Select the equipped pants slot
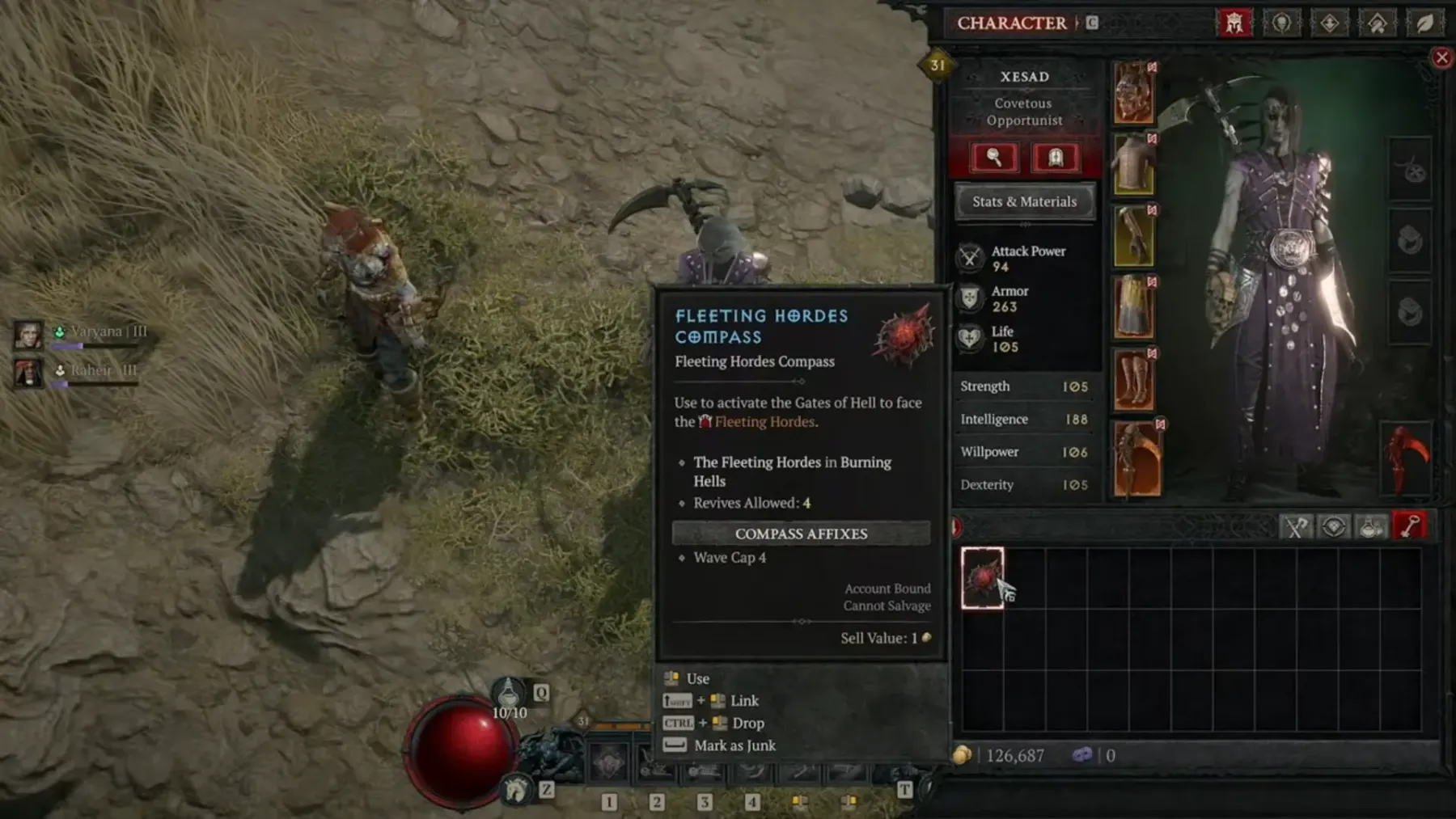The height and width of the screenshot is (819, 1456). (1133, 306)
